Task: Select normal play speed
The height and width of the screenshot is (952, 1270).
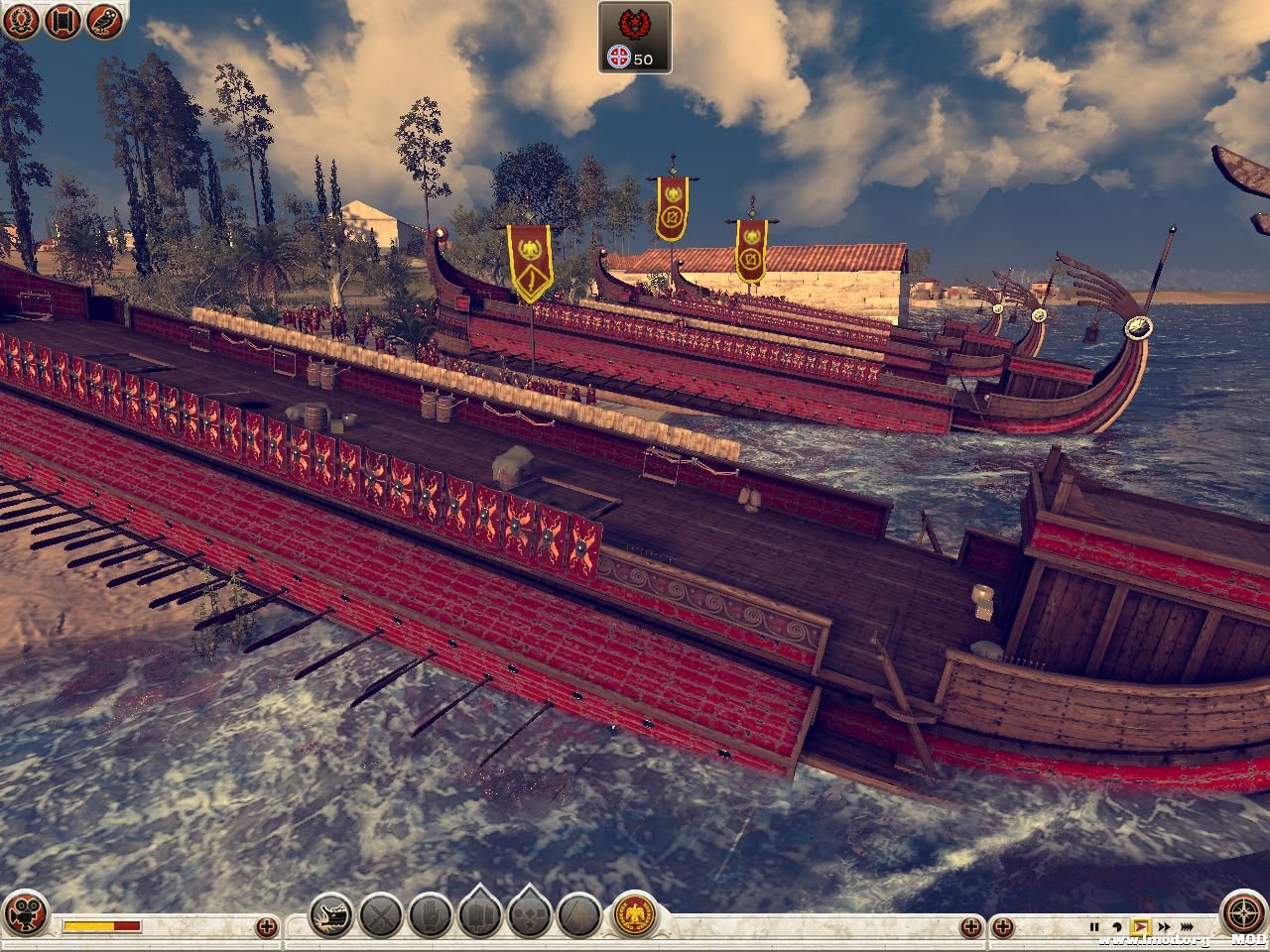Action: pyautogui.click(x=1140, y=927)
